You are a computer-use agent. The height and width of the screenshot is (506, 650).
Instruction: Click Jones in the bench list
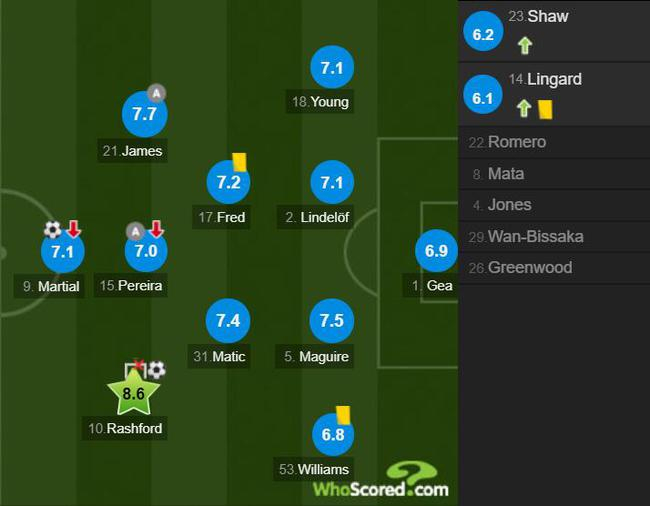(554, 205)
